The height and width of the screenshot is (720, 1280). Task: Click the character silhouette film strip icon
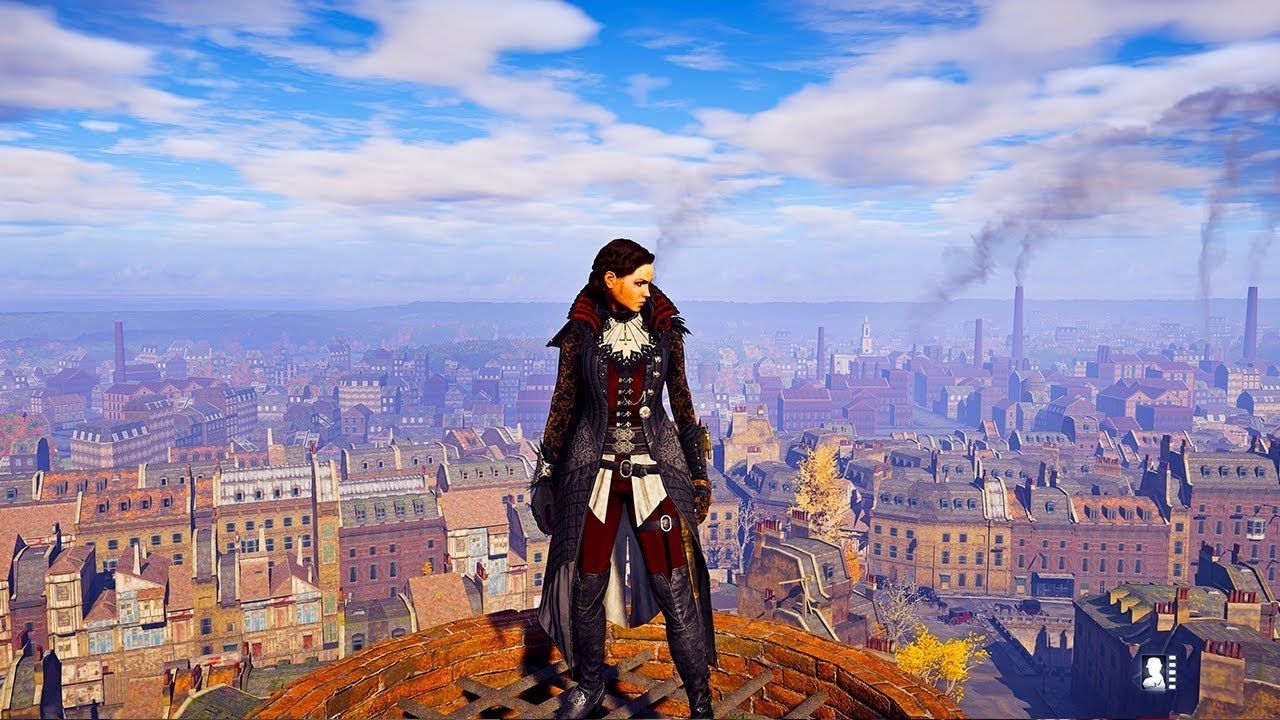(1158, 672)
